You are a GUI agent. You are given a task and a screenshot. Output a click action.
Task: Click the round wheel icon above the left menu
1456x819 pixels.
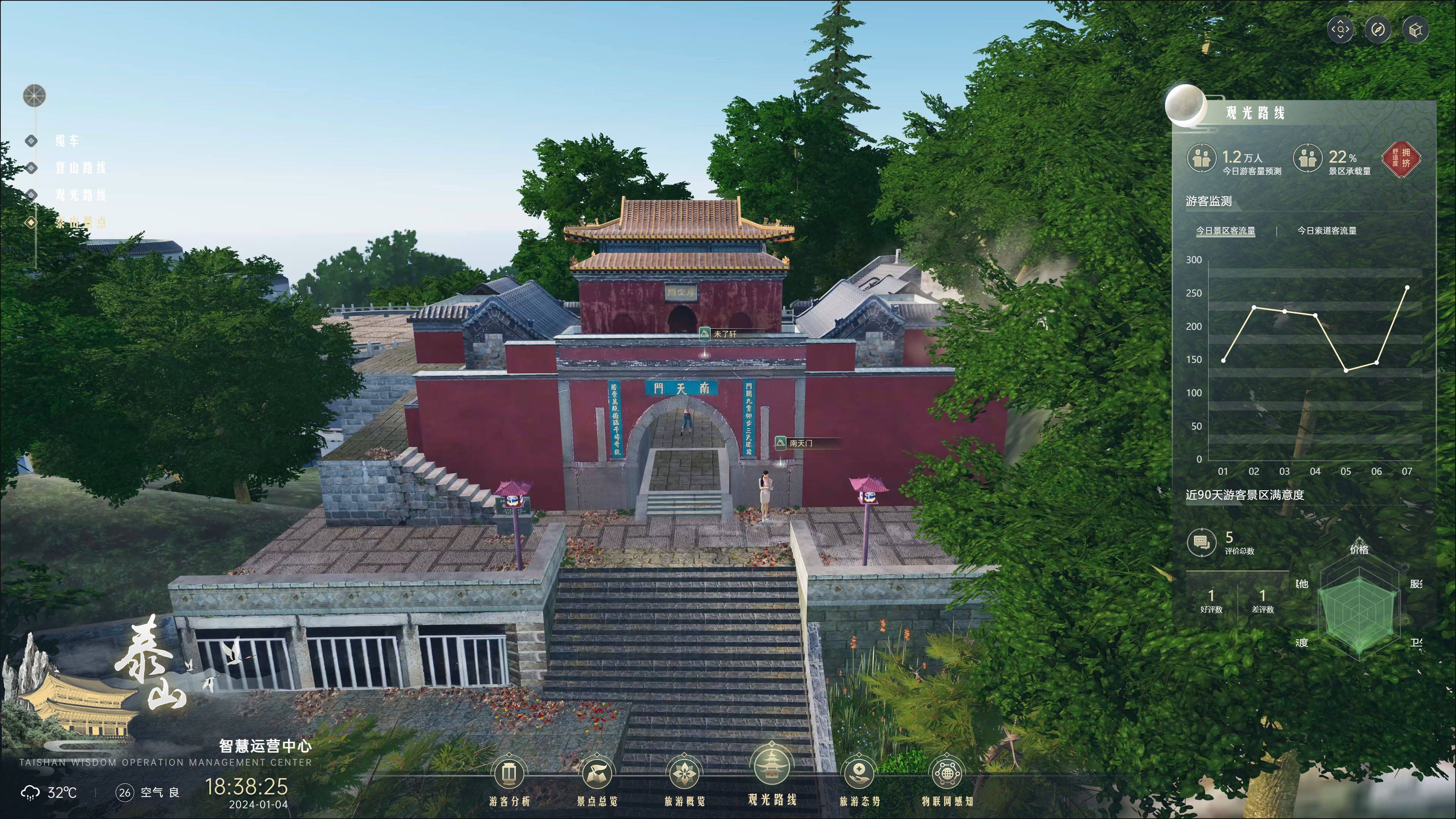tap(34, 96)
